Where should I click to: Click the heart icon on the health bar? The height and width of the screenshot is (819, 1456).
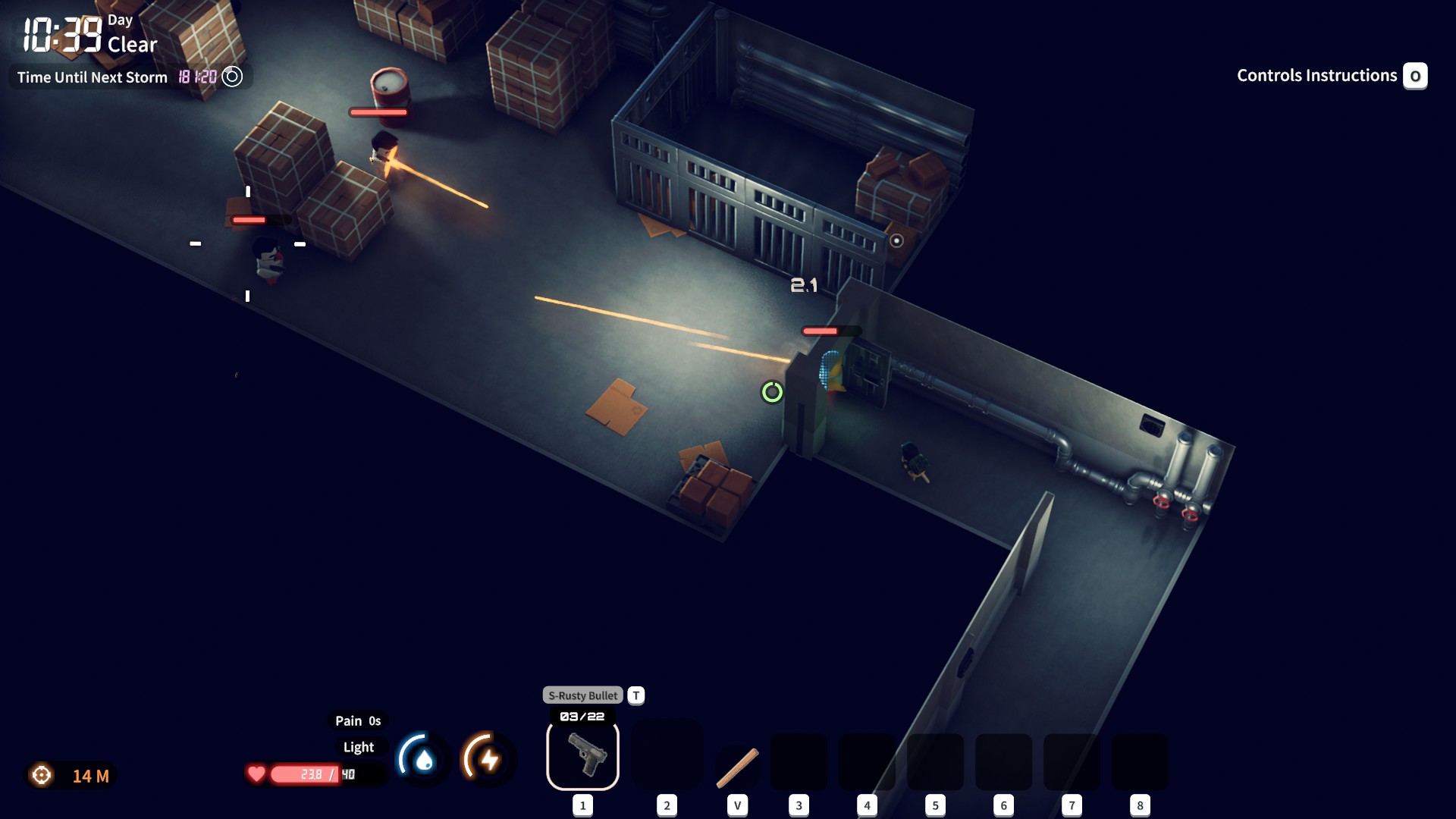(x=256, y=774)
